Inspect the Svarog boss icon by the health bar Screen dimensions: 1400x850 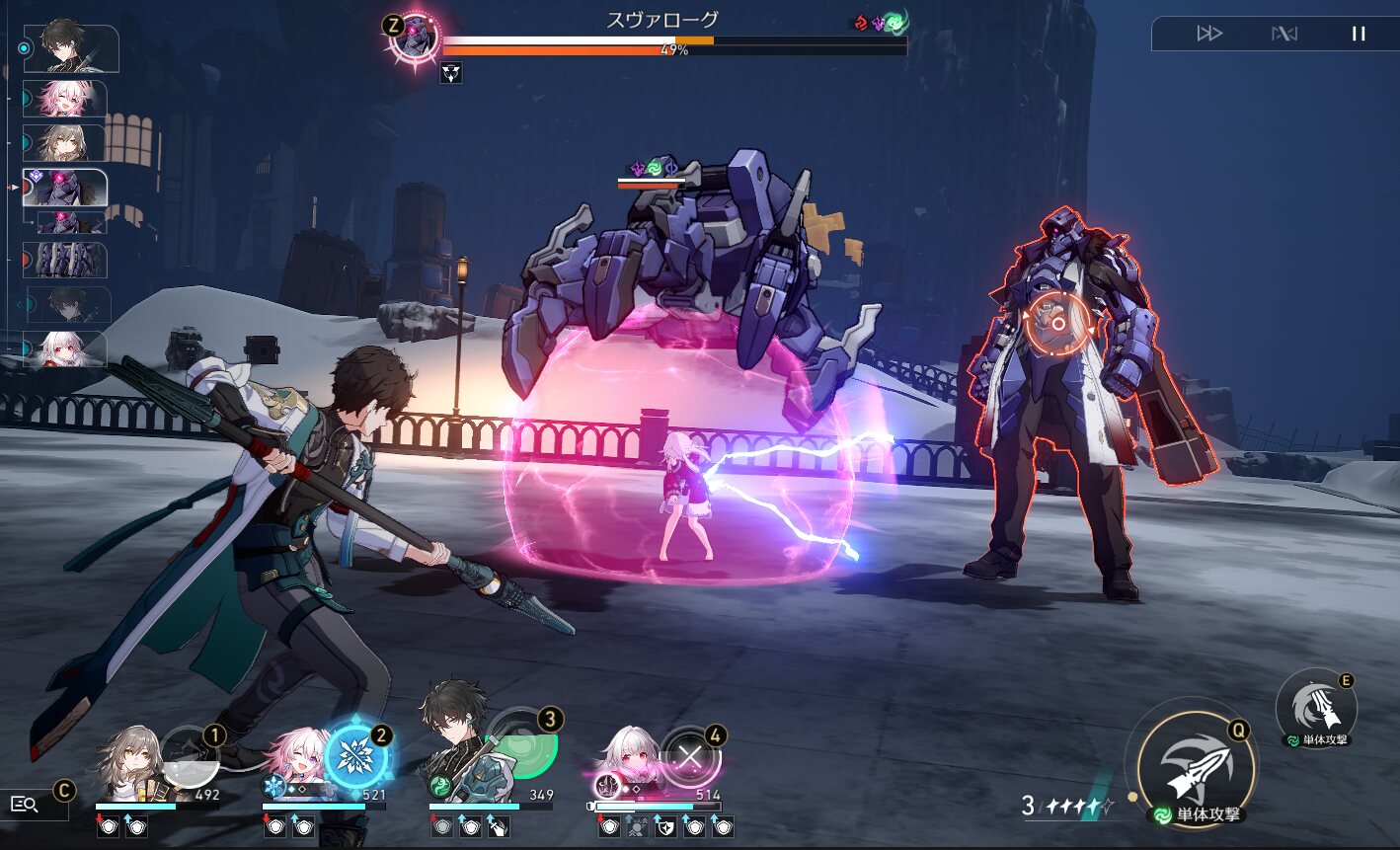click(414, 36)
